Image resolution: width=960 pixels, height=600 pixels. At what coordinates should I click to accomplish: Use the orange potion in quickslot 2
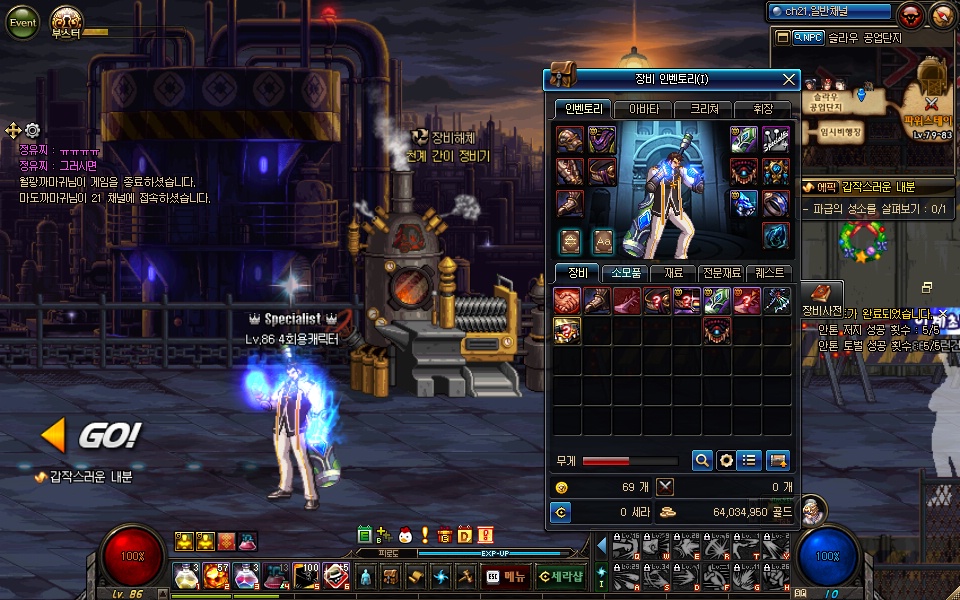(x=216, y=576)
